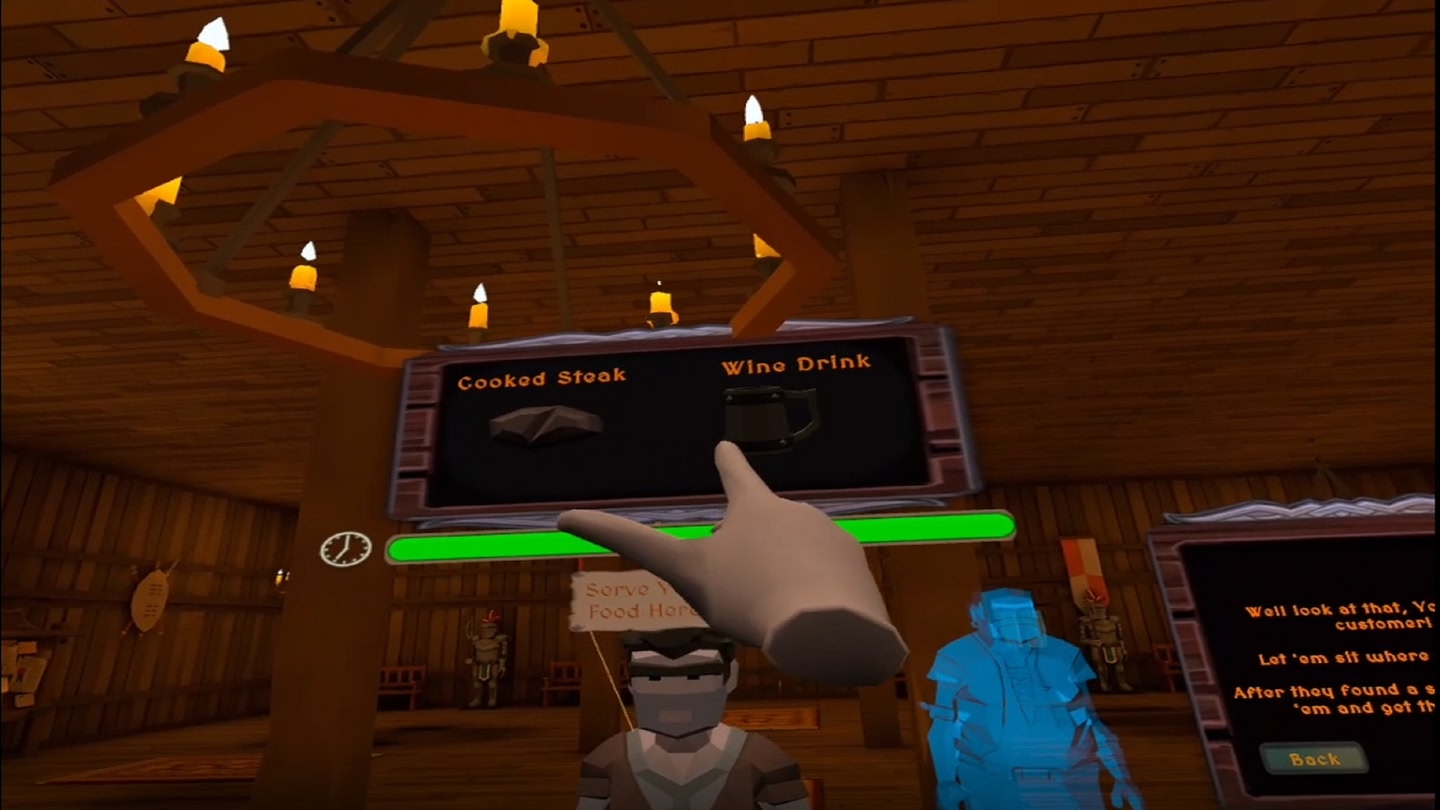This screenshot has height=810, width=1440.
Task: Select the Cooked Steak menu label
Action: point(543,374)
